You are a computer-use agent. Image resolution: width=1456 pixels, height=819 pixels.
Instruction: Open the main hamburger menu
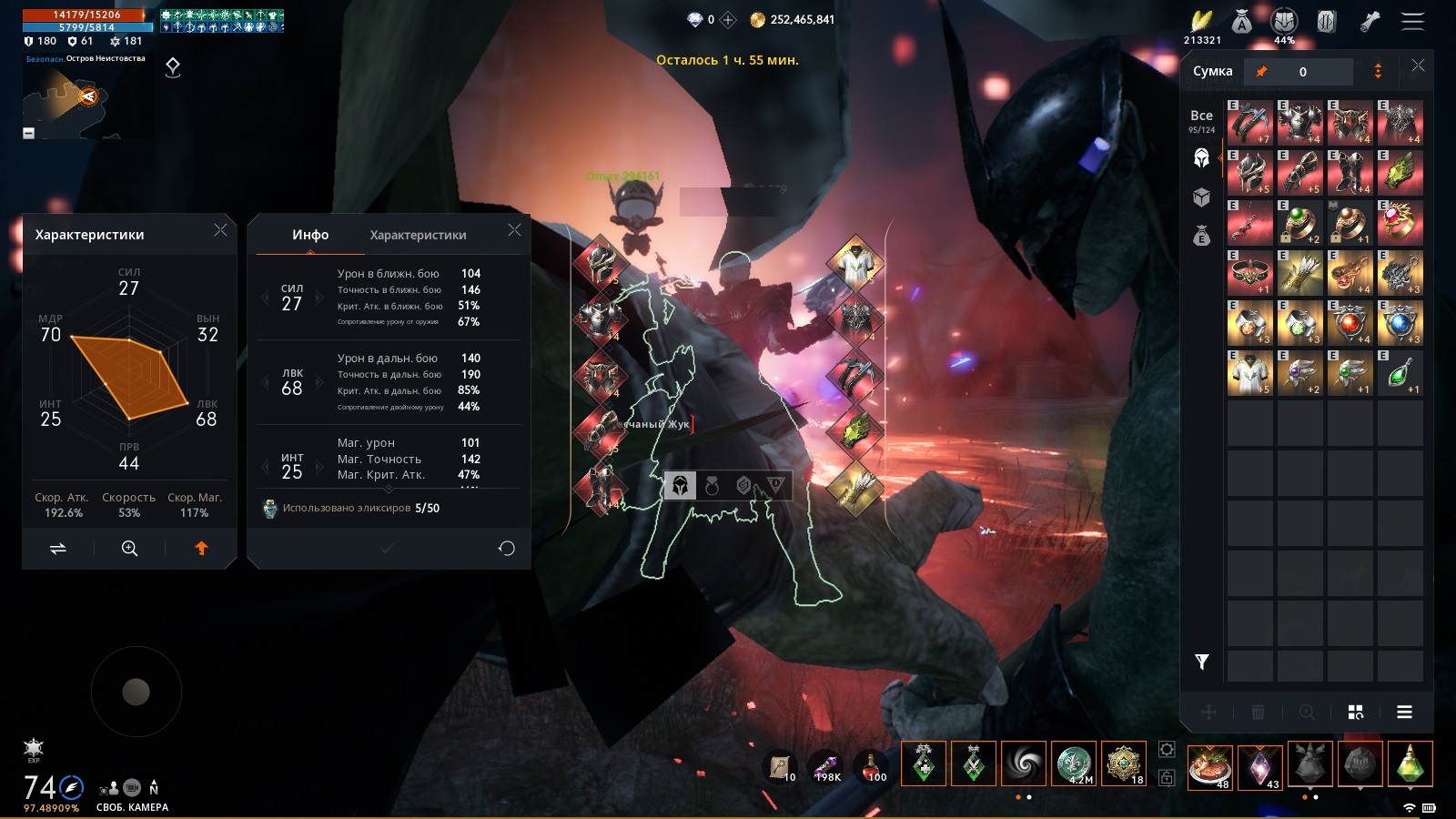coord(1412,21)
